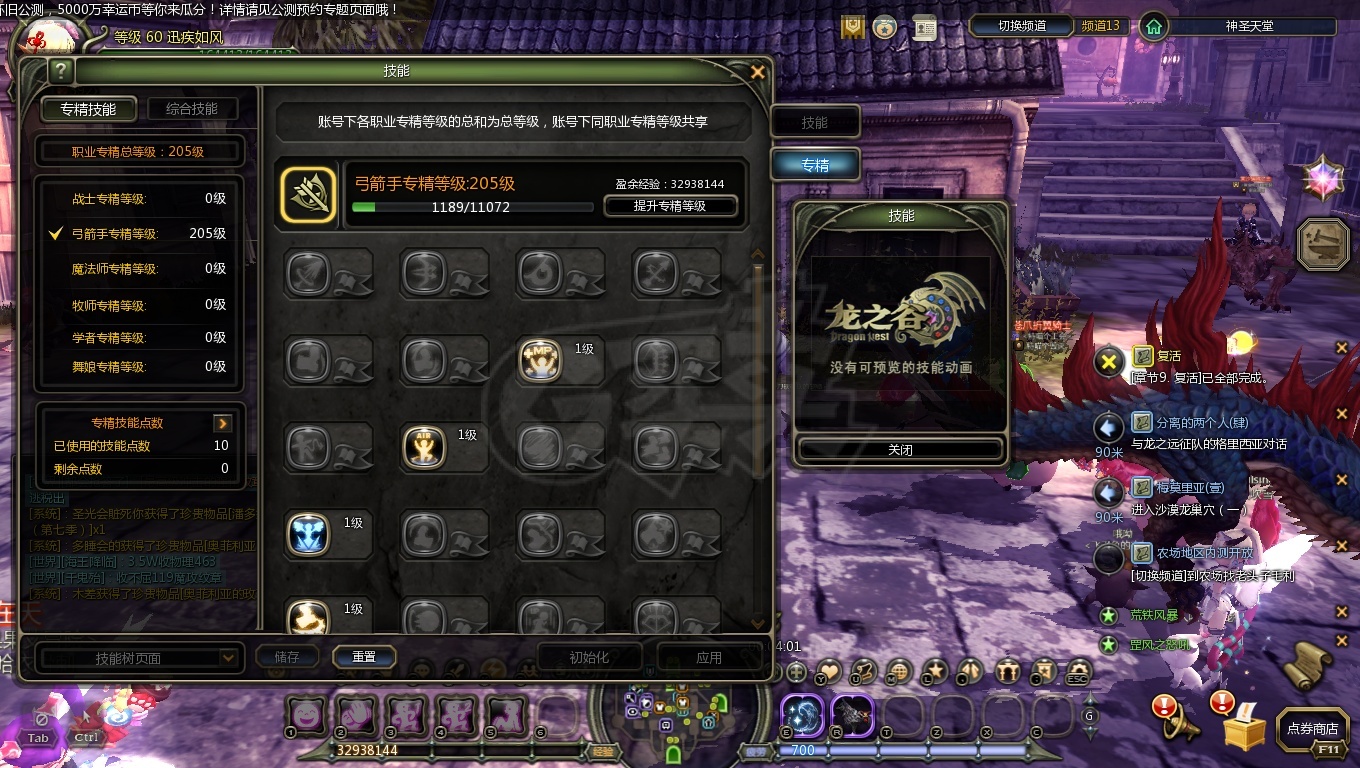Click the 点券商店 cash shop icon

[1311, 729]
